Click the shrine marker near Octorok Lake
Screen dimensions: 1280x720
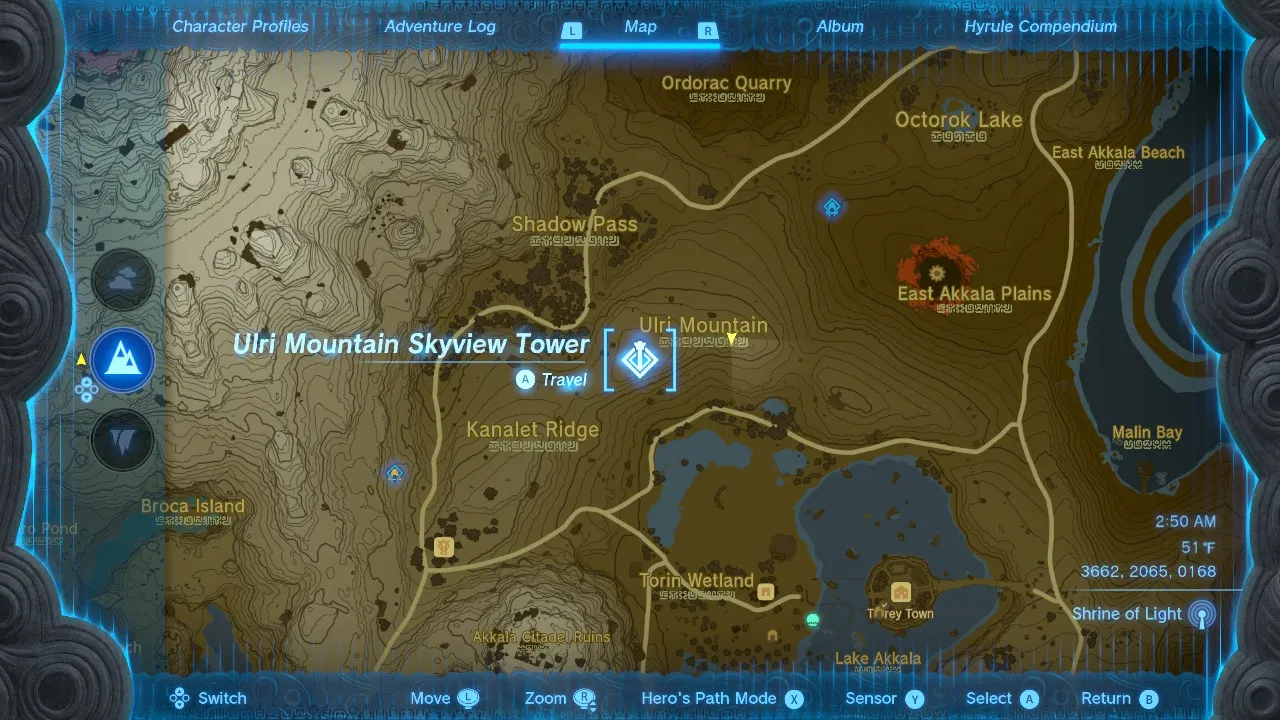(832, 207)
